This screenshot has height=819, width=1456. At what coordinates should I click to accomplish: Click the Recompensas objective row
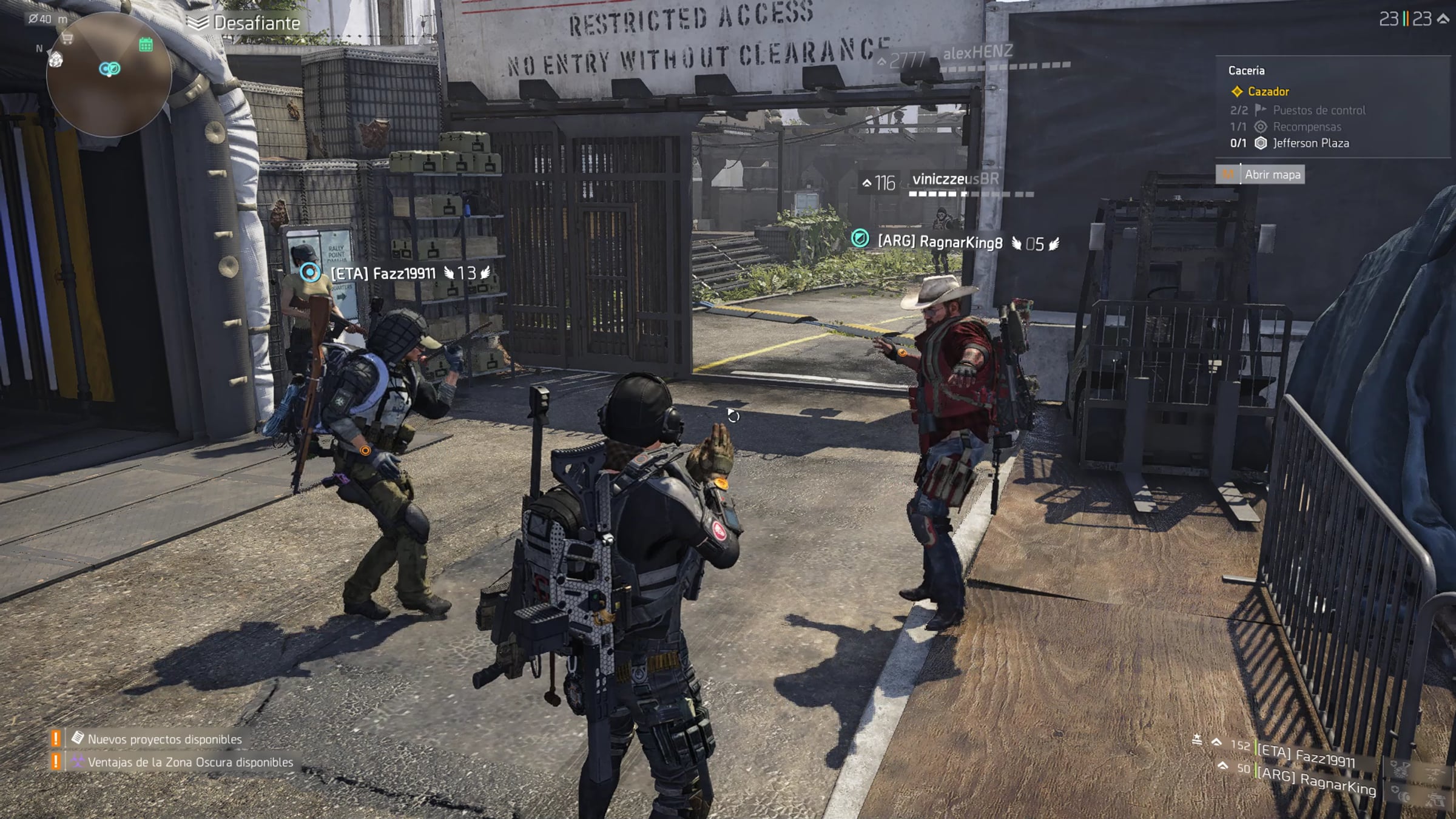(1307, 127)
